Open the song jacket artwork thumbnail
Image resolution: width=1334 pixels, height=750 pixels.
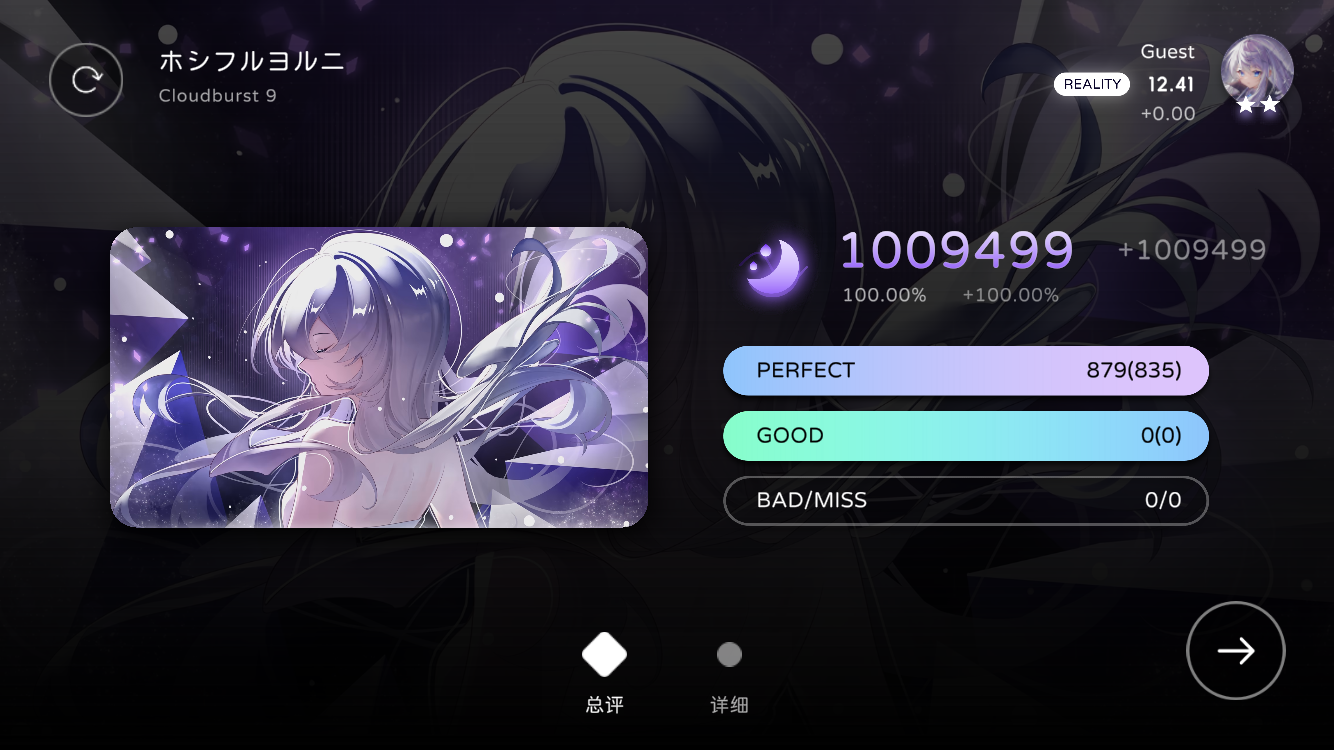click(x=378, y=375)
